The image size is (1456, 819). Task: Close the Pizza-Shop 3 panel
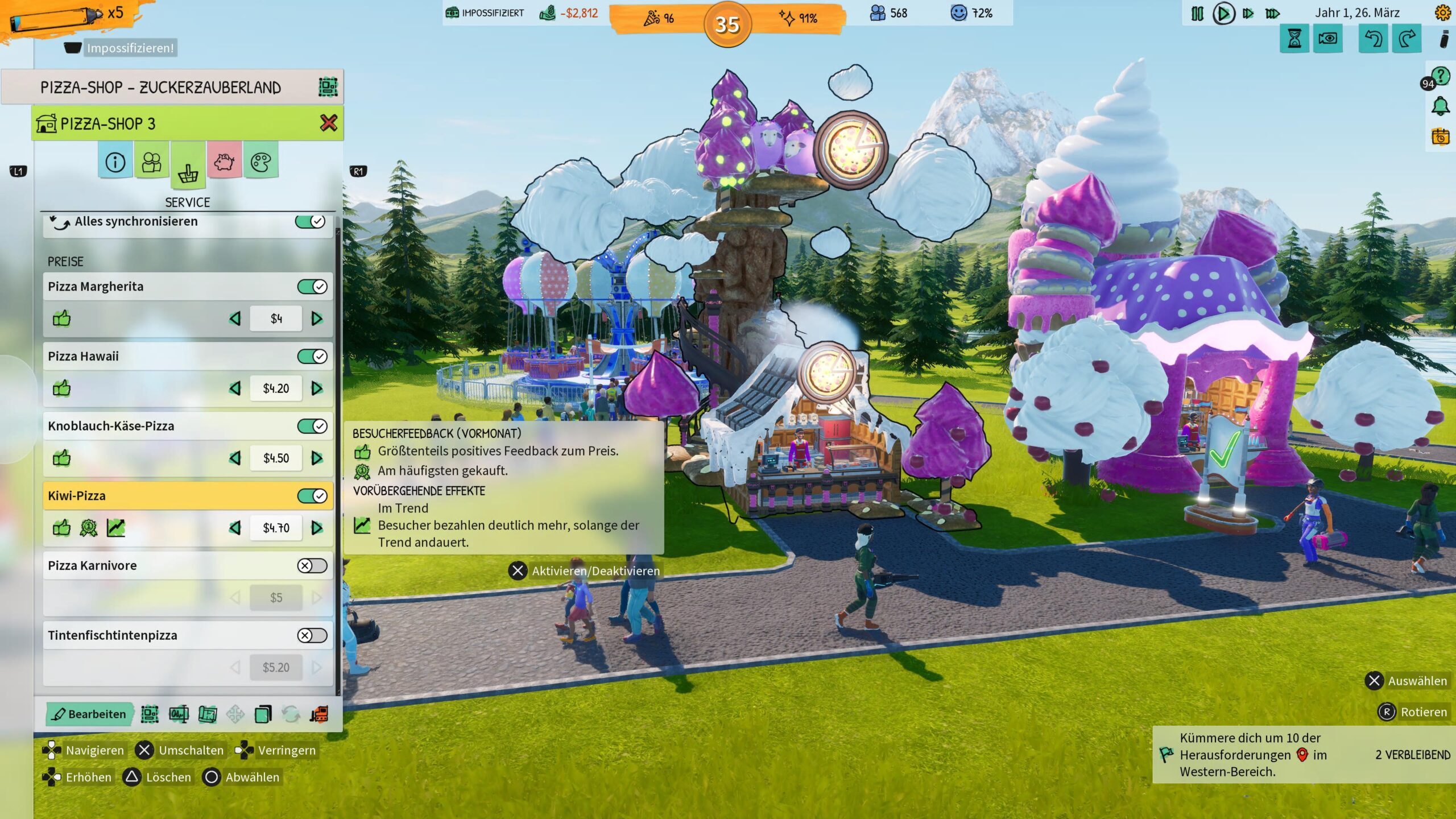328,123
